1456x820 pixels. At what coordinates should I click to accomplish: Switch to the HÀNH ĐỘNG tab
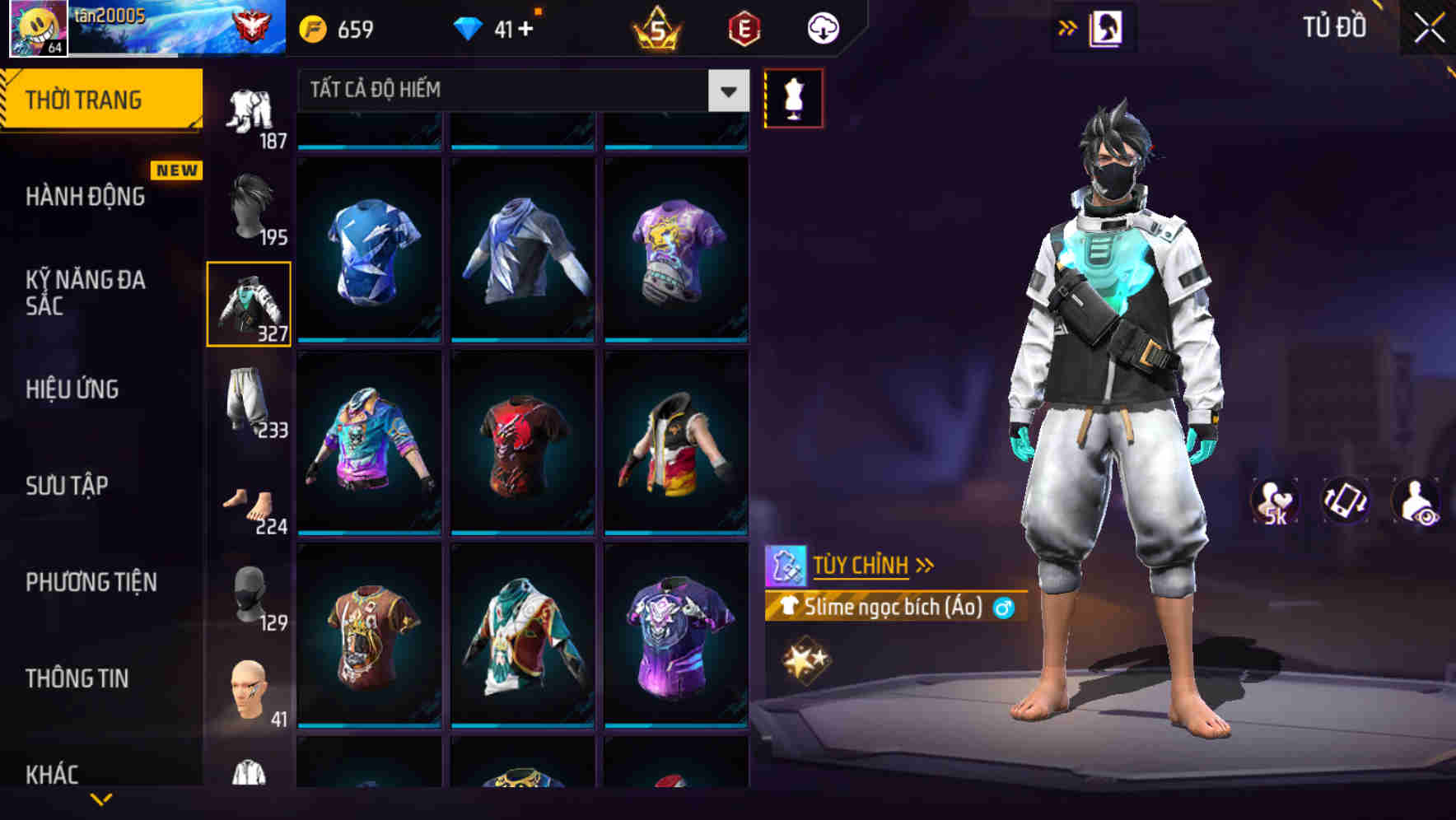[82, 196]
